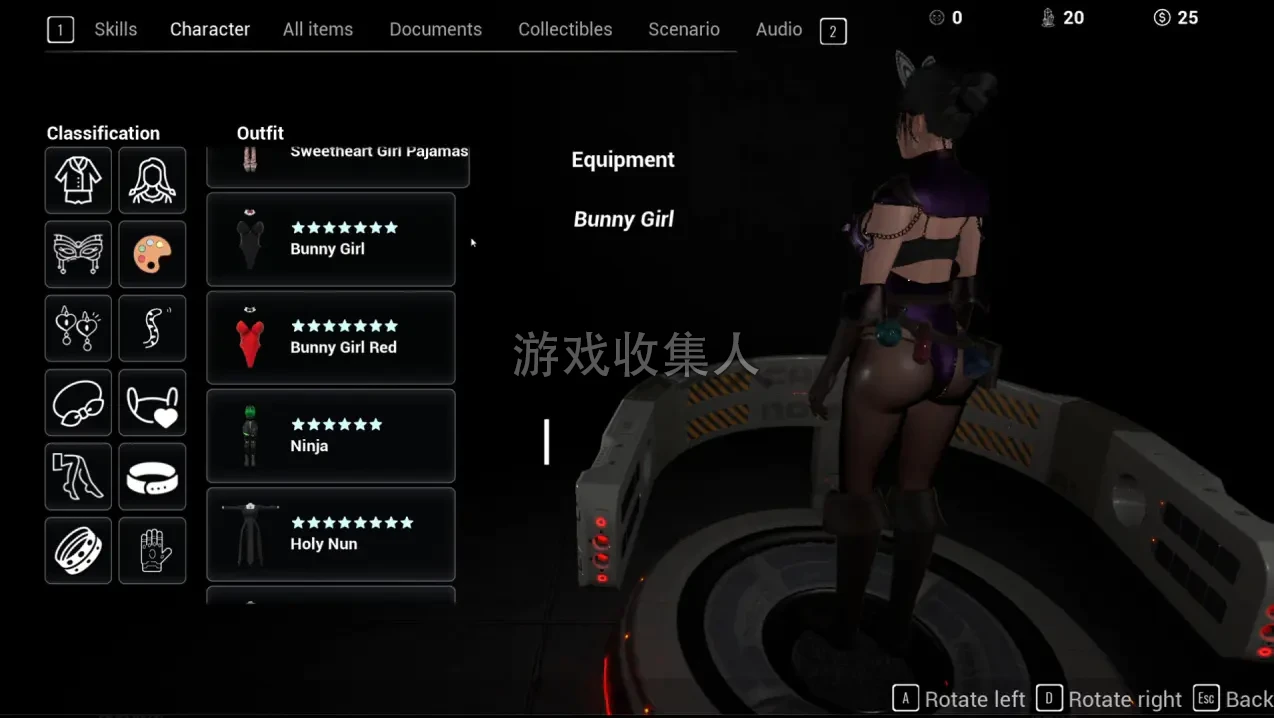Select the shirt outfit classification icon
The width and height of the screenshot is (1274, 718).
pyautogui.click(x=78, y=180)
